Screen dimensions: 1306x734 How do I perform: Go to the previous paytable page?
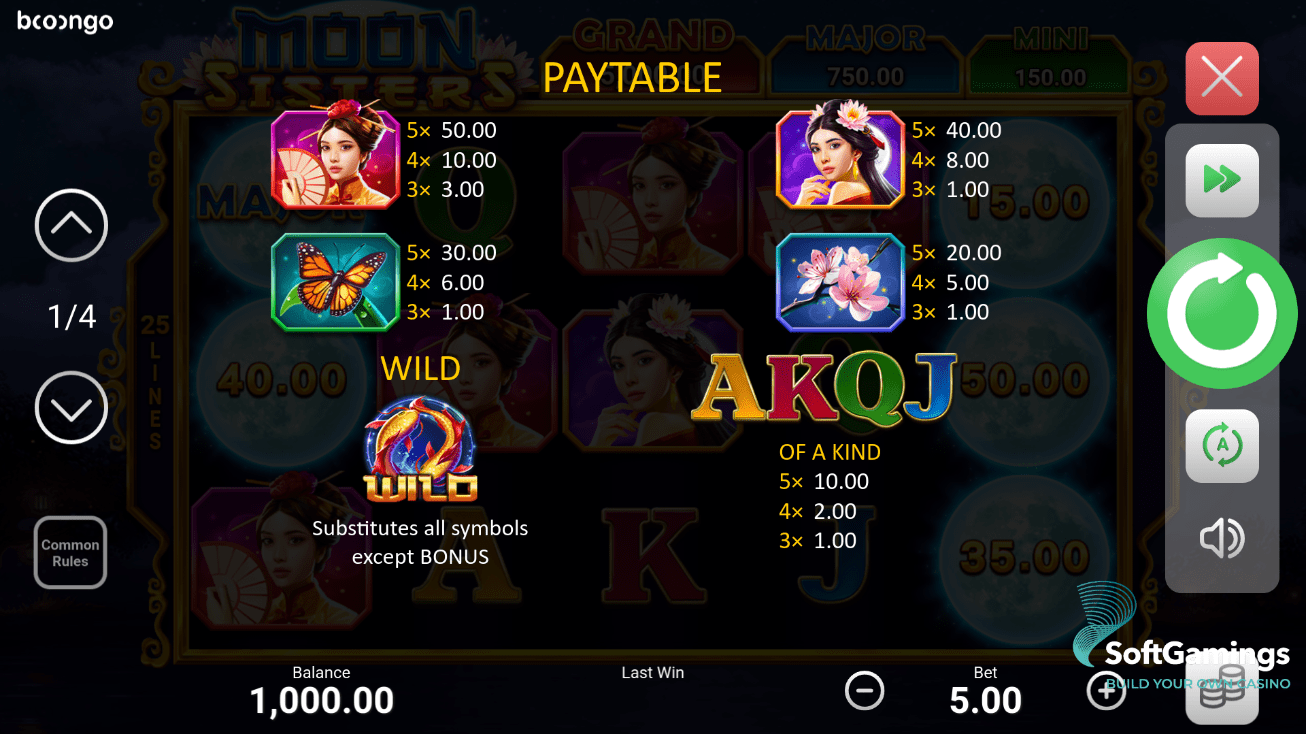(70, 225)
